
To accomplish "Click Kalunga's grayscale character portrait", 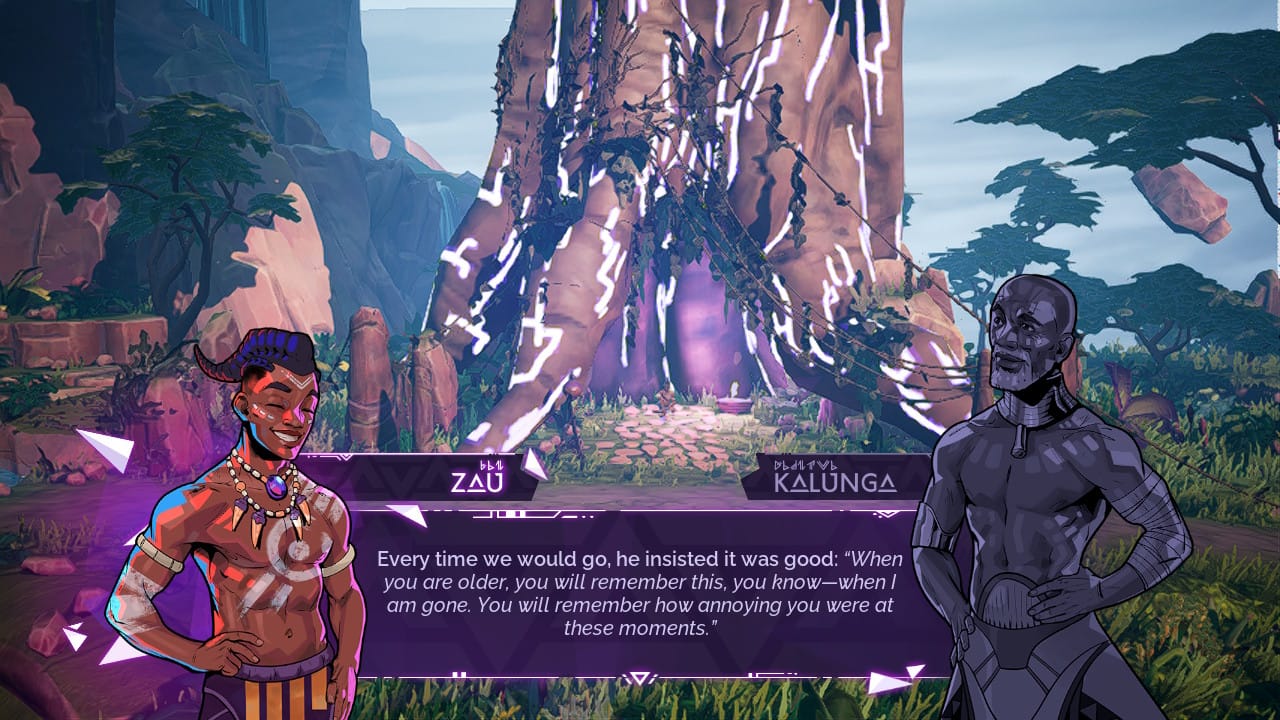I will (x=1030, y=450).
